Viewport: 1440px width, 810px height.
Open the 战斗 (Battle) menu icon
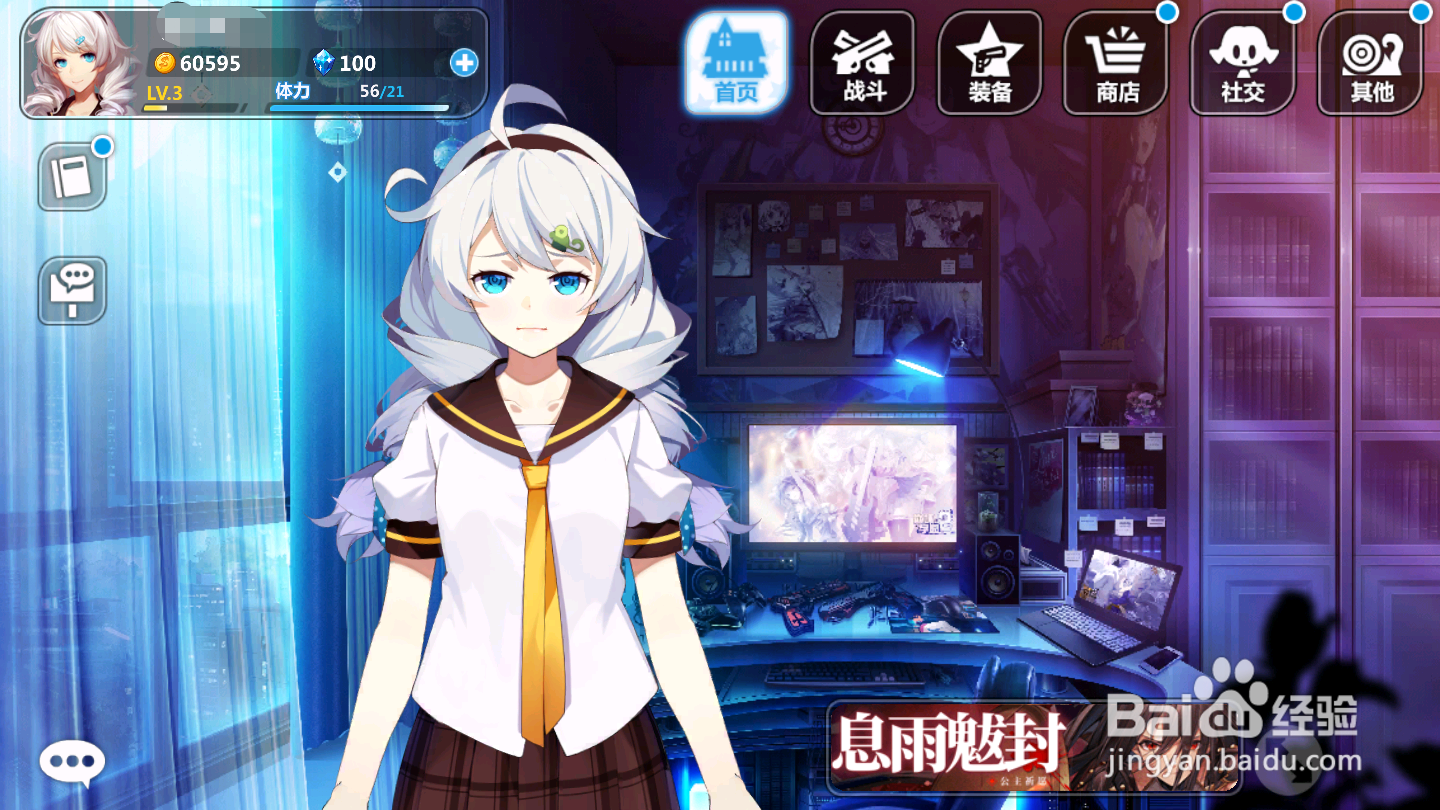click(x=862, y=62)
